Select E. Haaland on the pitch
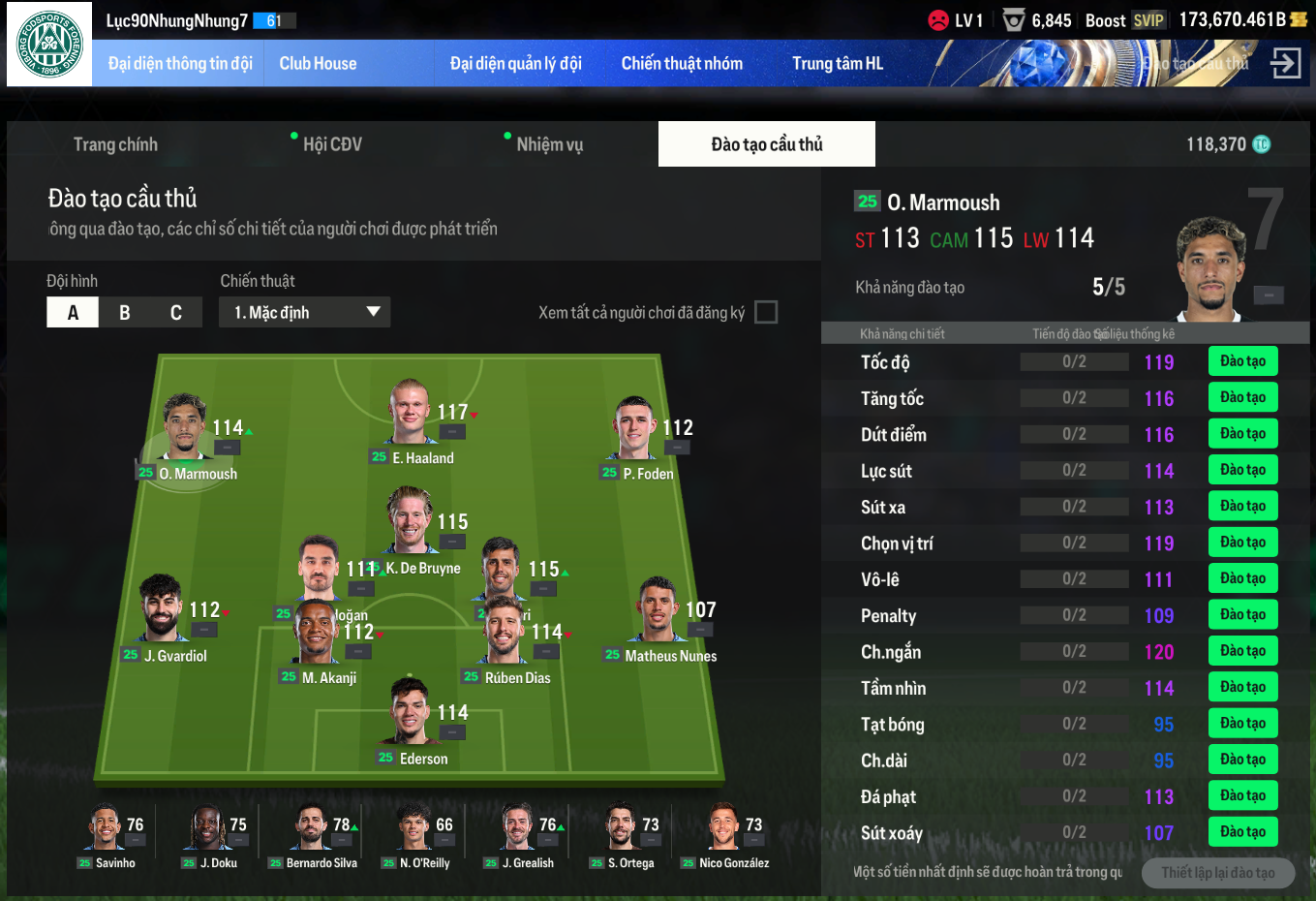 coord(412,417)
